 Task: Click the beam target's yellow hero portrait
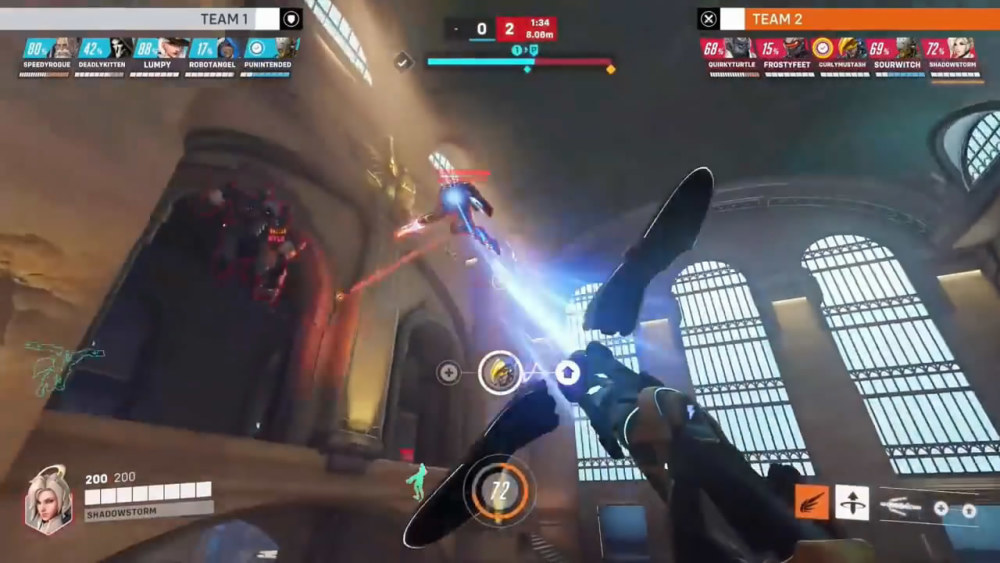tap(499, 373)
